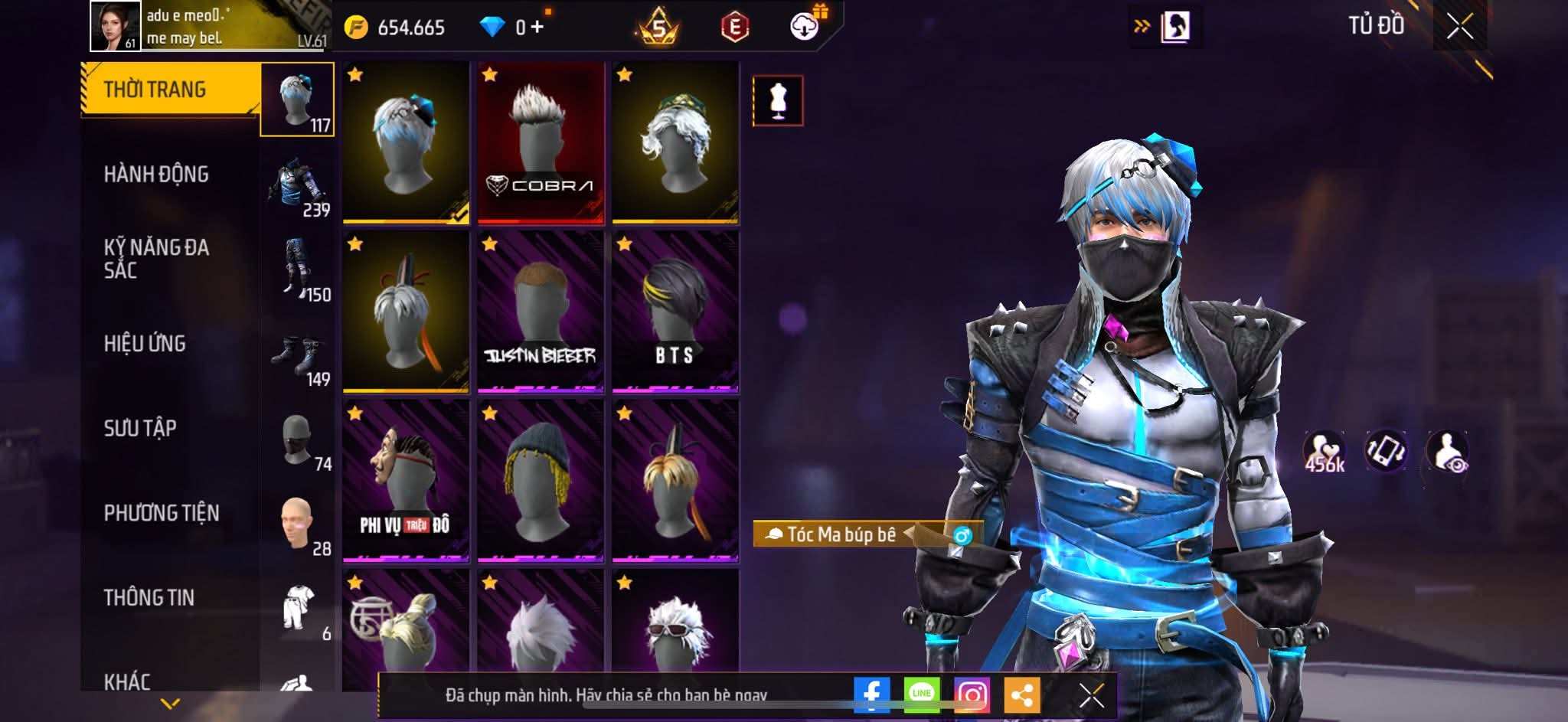Switch to the HÀNH ĐỘNG category
The width and height of the screenshot is (1568, 722).
point(157,175)
